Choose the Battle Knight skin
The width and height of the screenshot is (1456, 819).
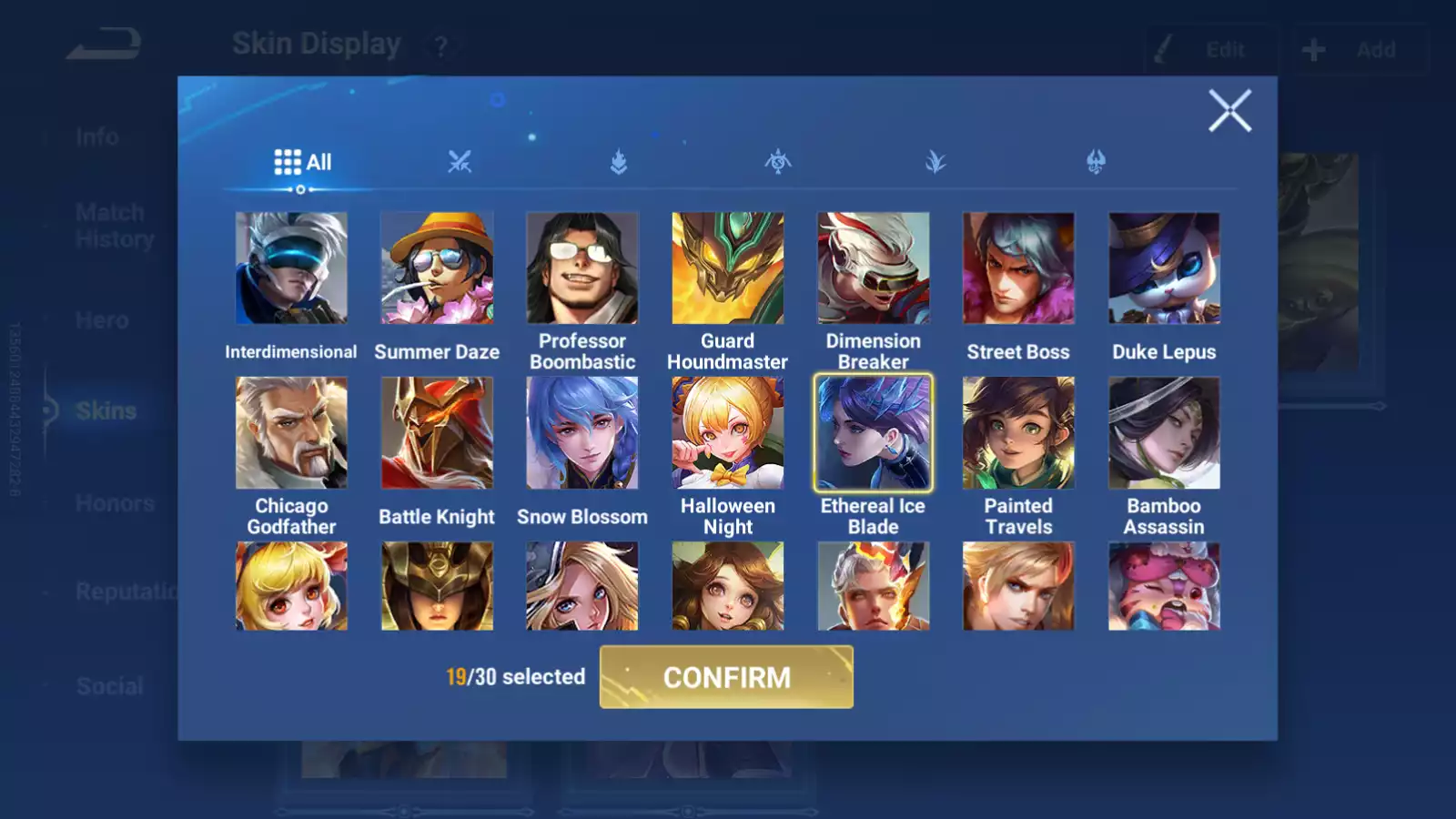click(437, 433)
